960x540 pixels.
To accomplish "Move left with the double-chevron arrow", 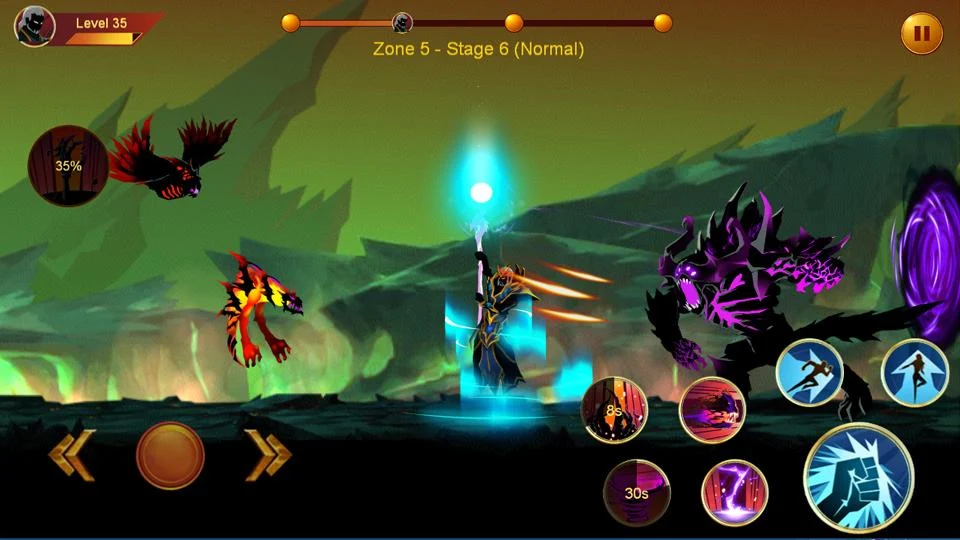I will (71, 456).
